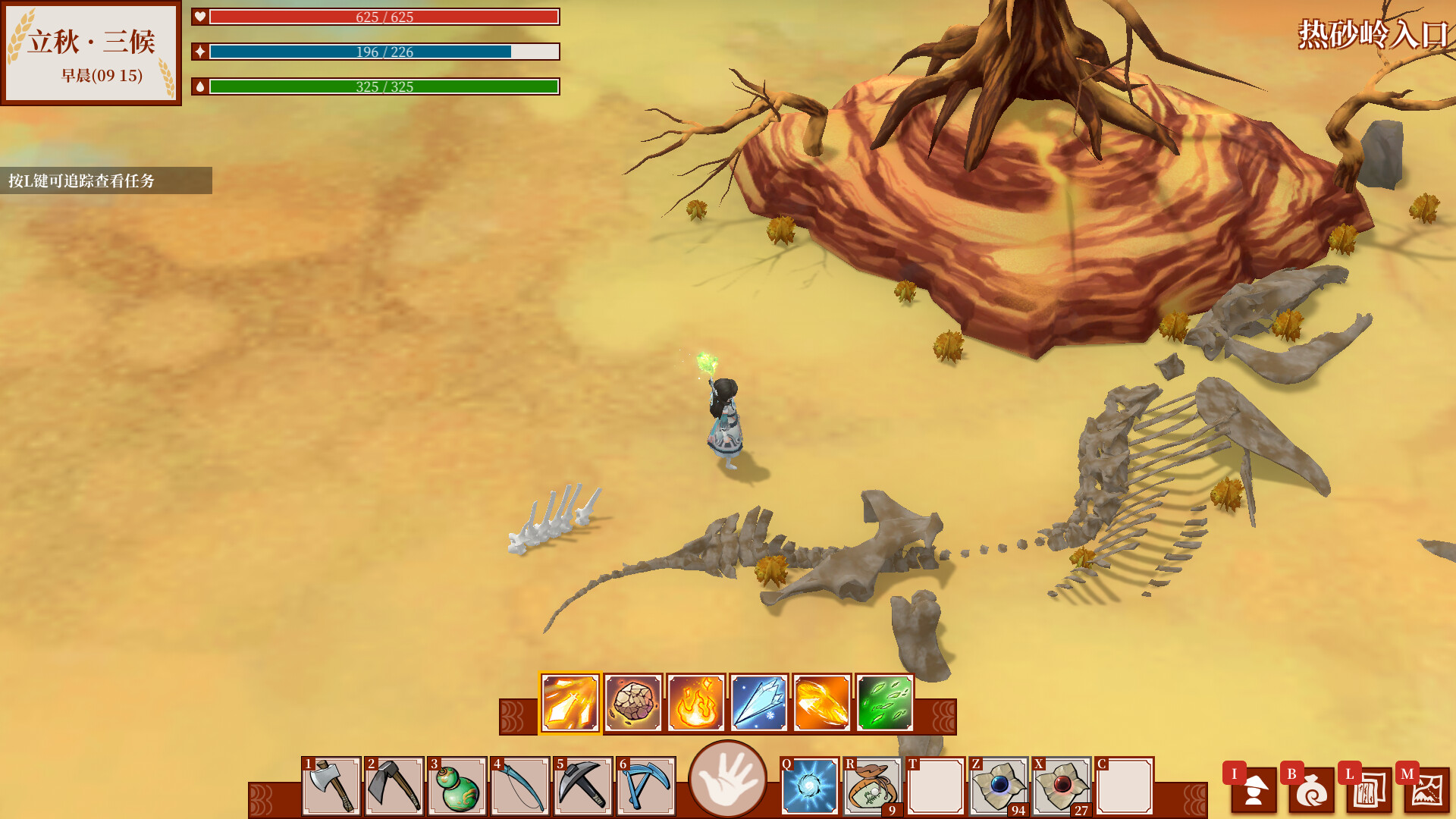Use the red orb talisman item

(1062, 786)
